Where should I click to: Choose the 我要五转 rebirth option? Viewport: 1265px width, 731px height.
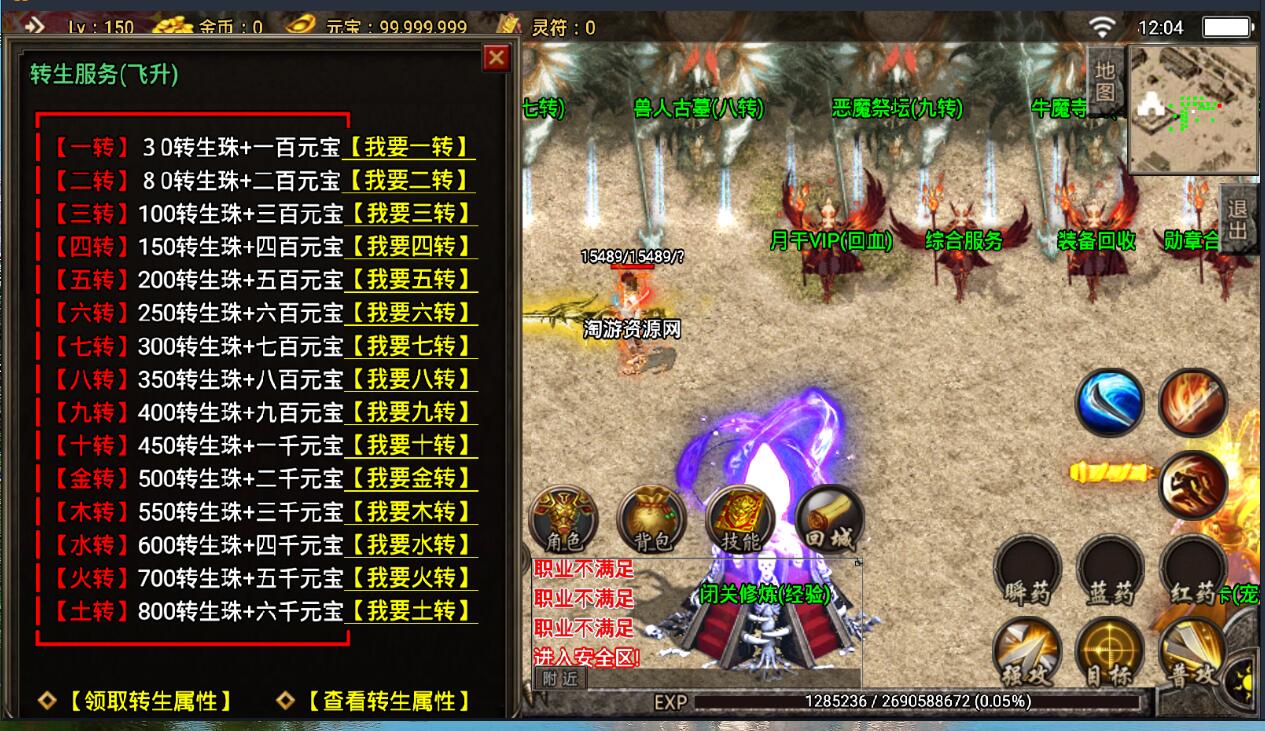pos(411,279)
